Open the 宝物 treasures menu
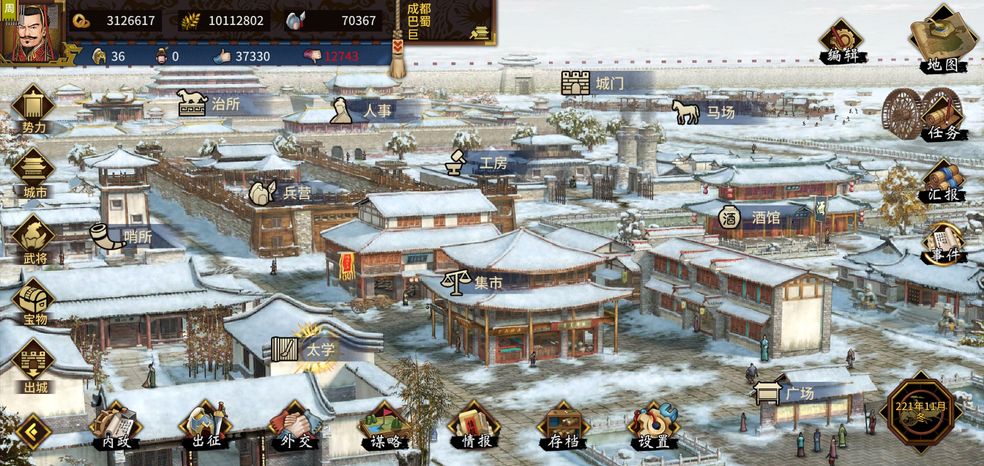This screenshot has height=466, width=984. tap(33, 301)
